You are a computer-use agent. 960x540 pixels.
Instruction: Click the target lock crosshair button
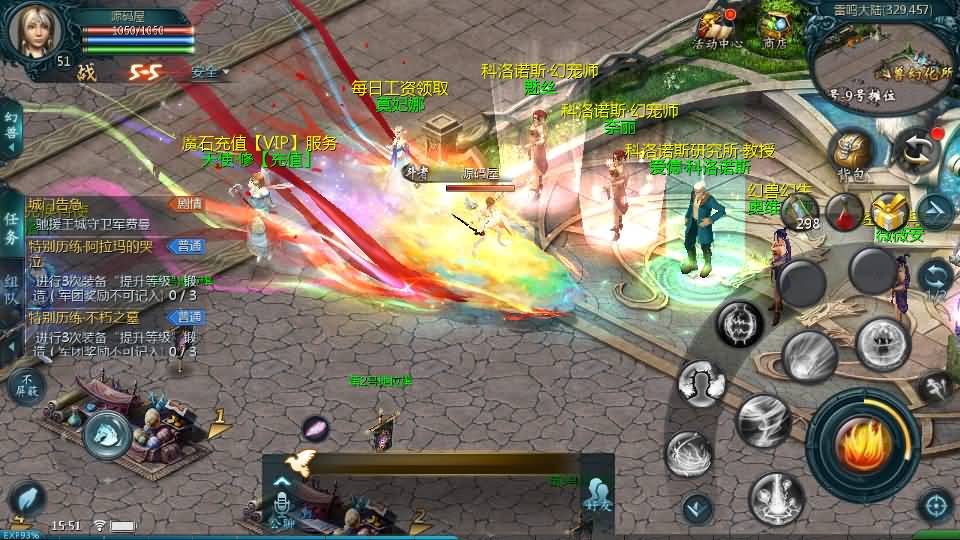[935, 504]
